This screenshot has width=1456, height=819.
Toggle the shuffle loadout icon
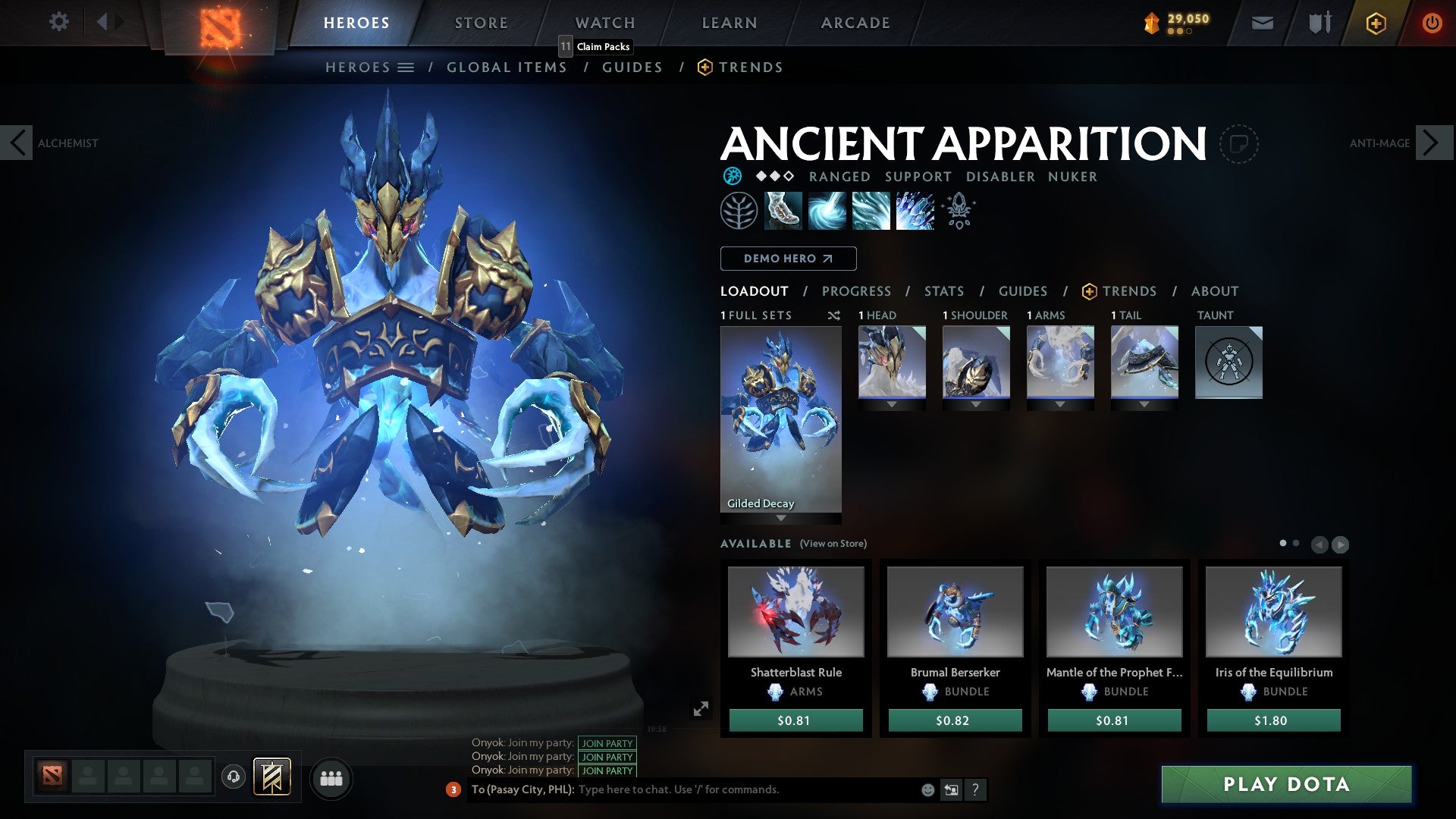(x=834, y=315)
